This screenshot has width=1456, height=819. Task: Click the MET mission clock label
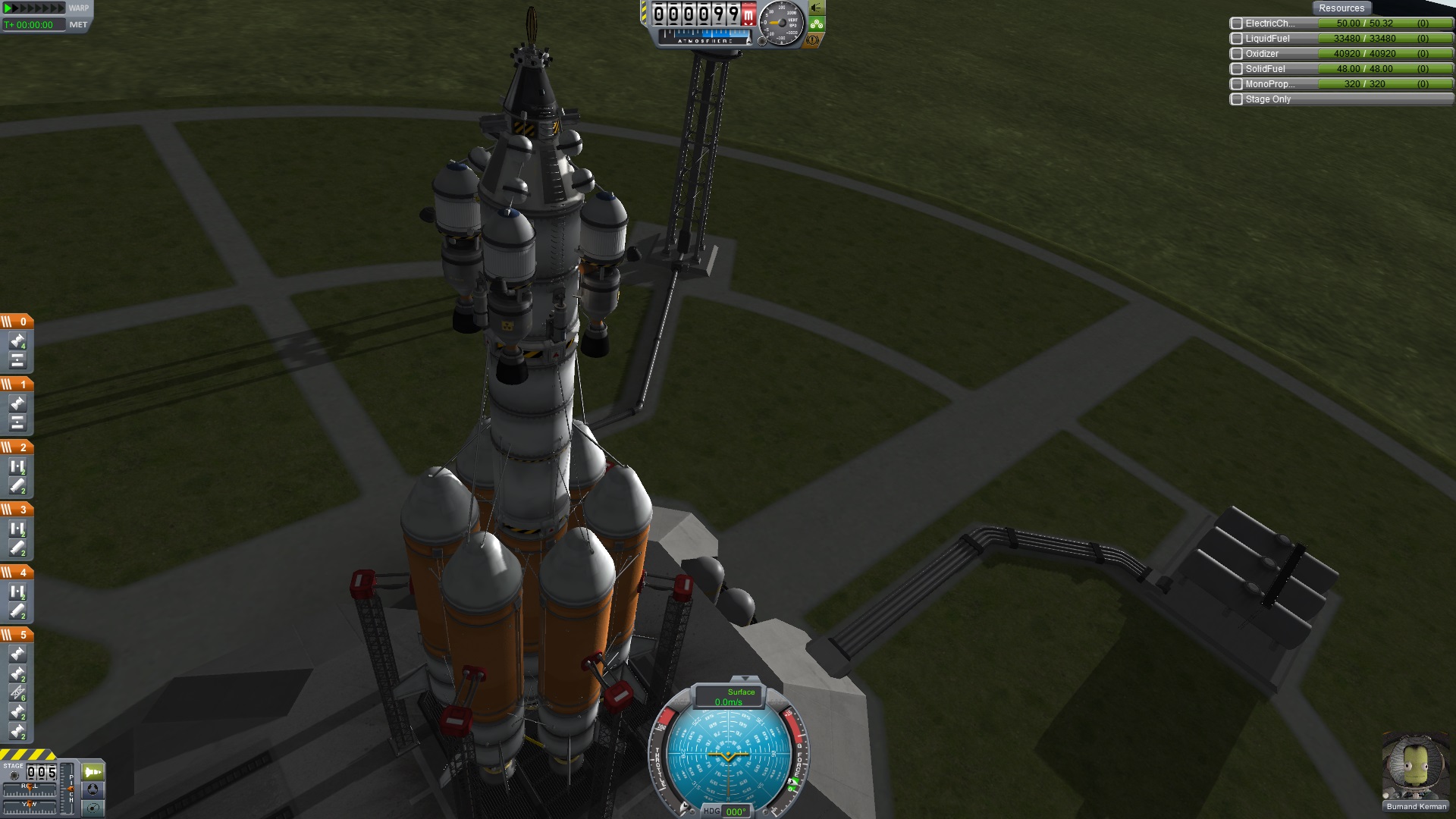point(78,24)
